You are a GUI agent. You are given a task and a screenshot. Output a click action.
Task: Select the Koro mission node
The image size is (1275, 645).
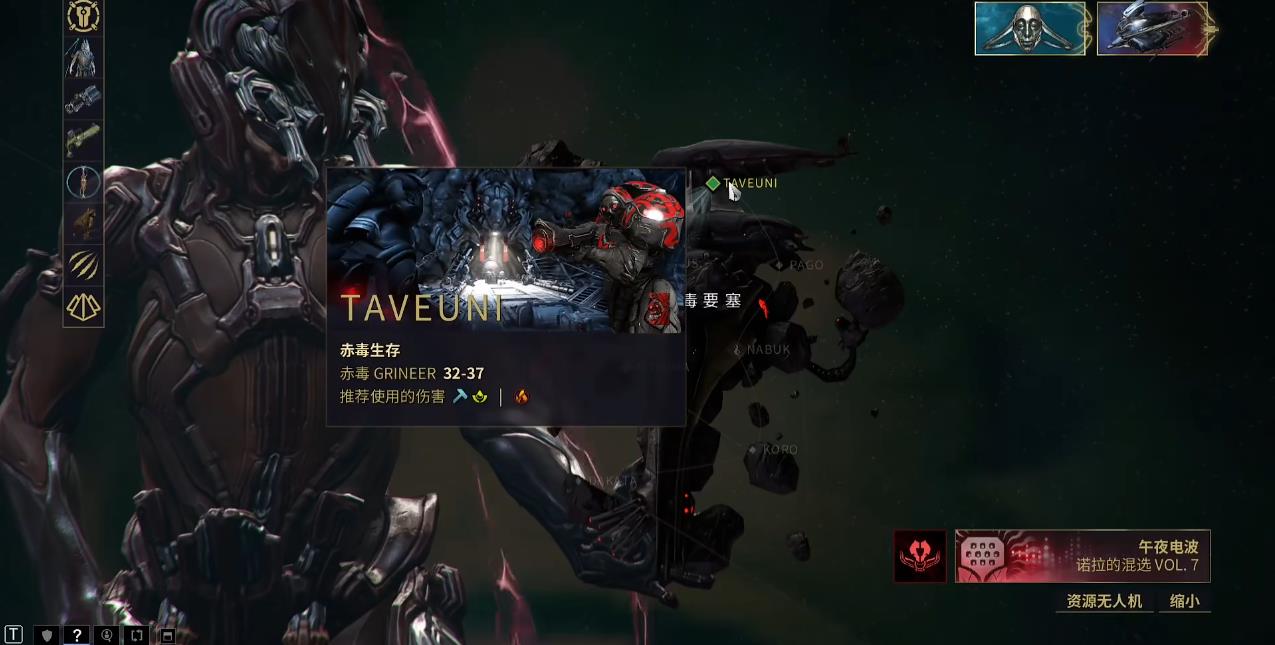(753, 450)
